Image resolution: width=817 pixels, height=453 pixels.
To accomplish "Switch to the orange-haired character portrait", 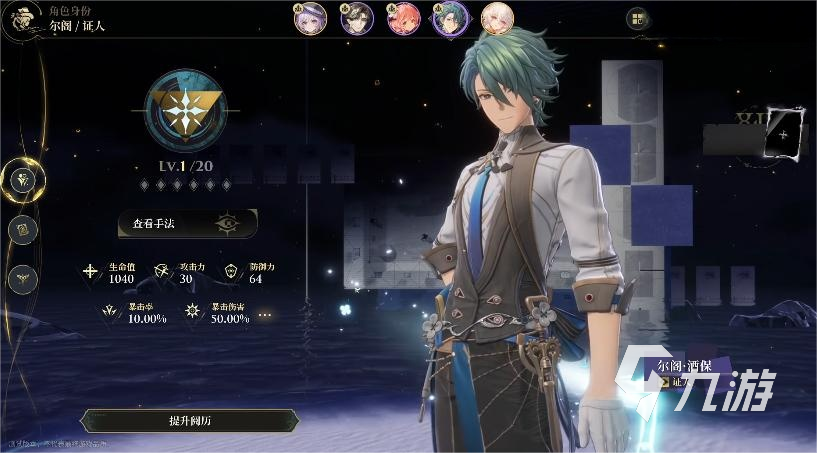I will (403, 17).
